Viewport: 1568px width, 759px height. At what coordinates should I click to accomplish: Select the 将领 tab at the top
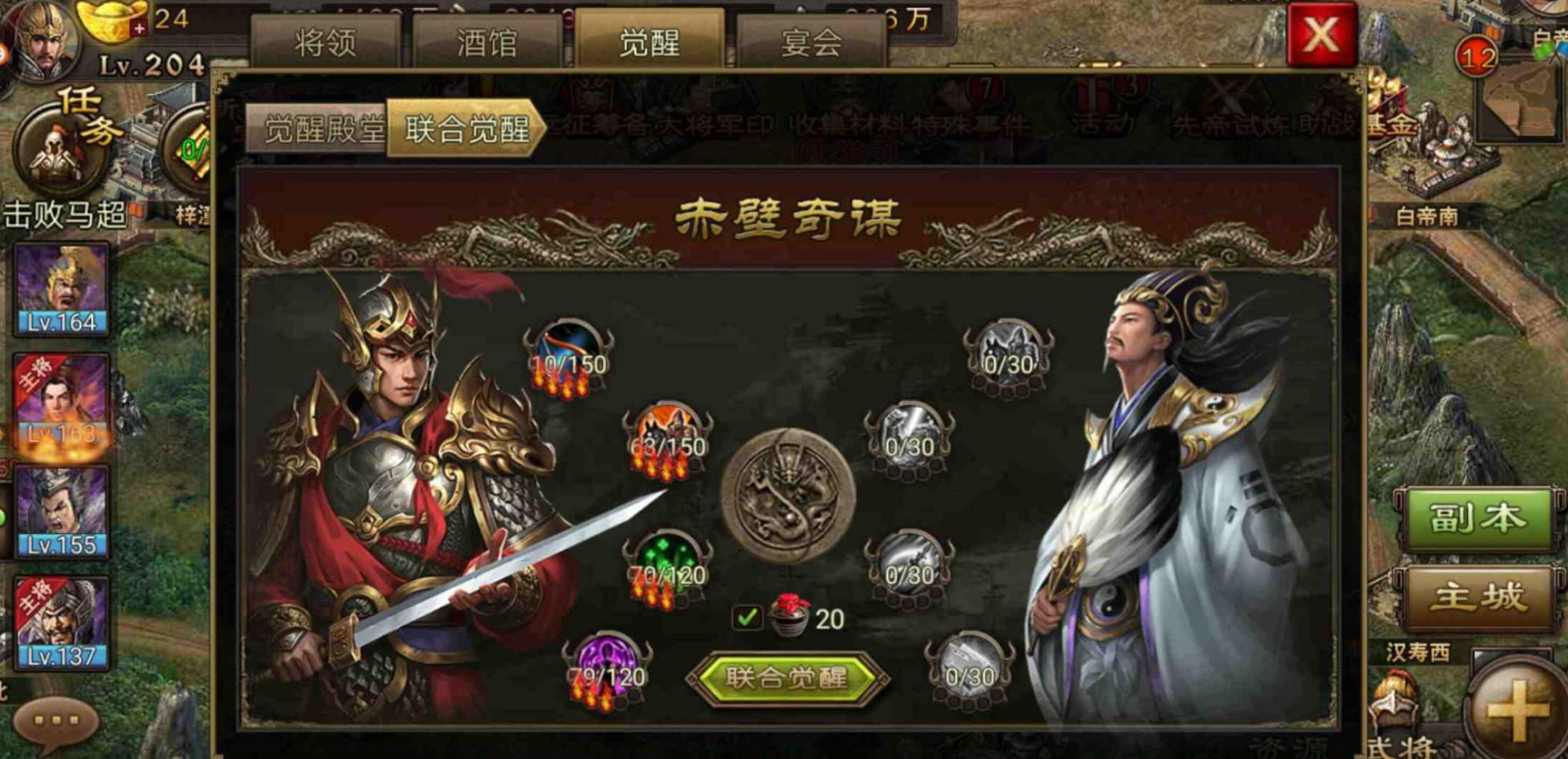click(326, 41)
